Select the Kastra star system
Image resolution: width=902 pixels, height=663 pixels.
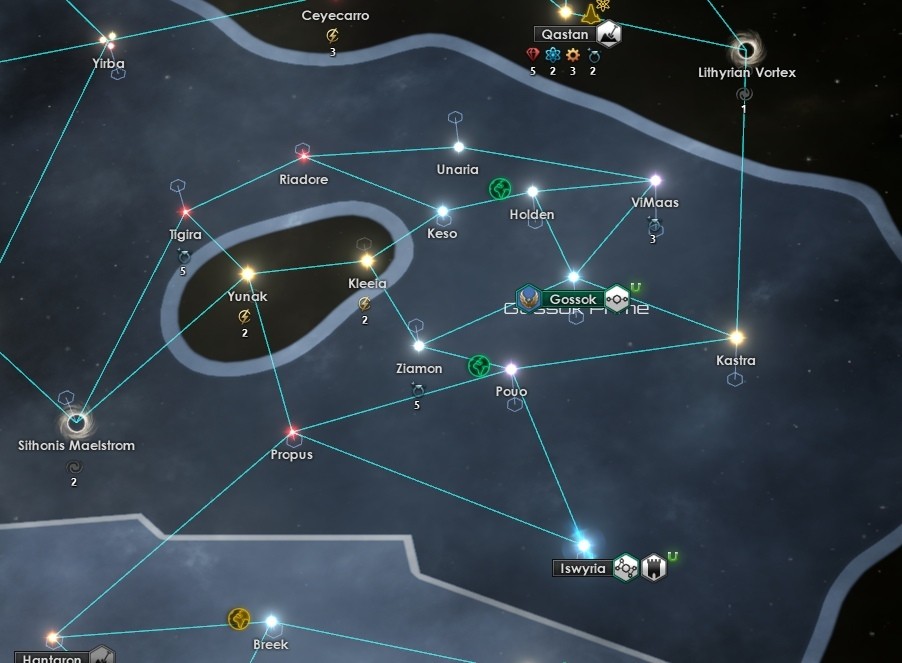coord(736,338)
